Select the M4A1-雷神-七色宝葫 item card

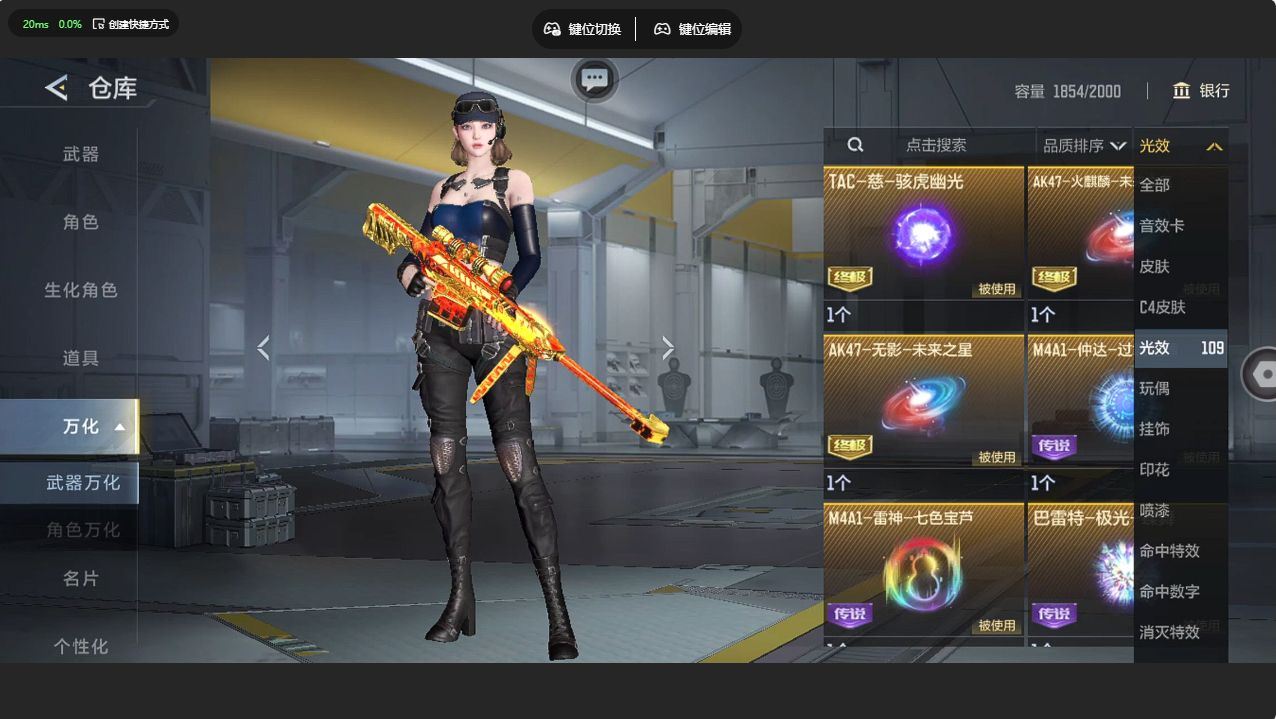(923, 575)
